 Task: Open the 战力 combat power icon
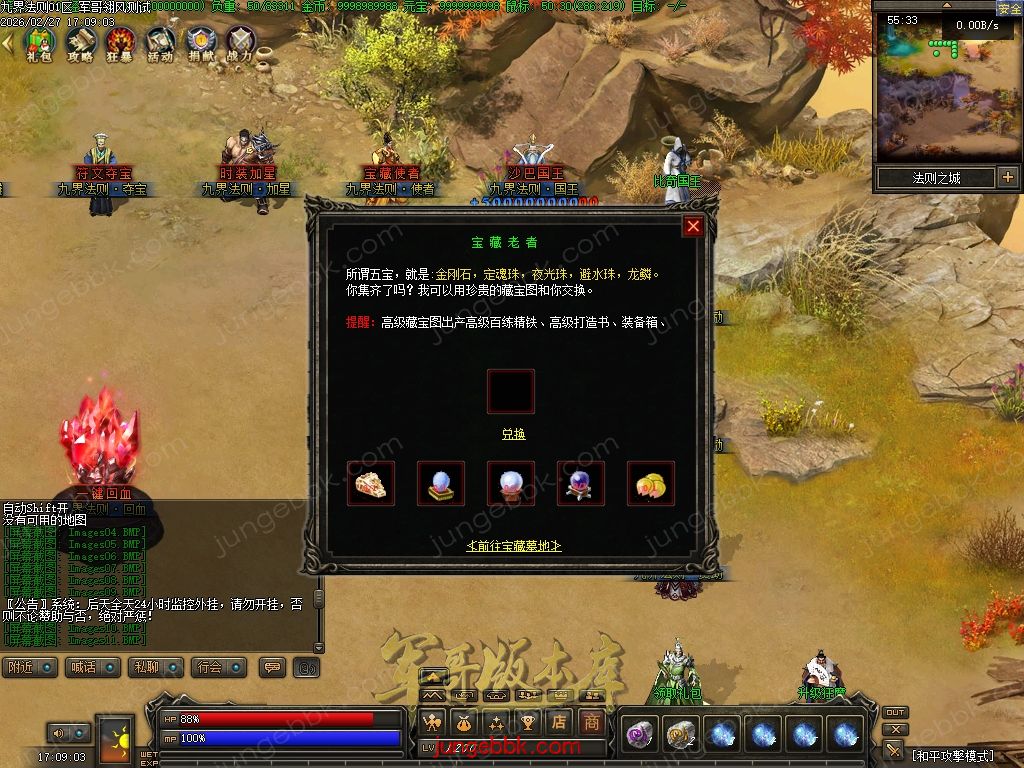coord(241,43)
